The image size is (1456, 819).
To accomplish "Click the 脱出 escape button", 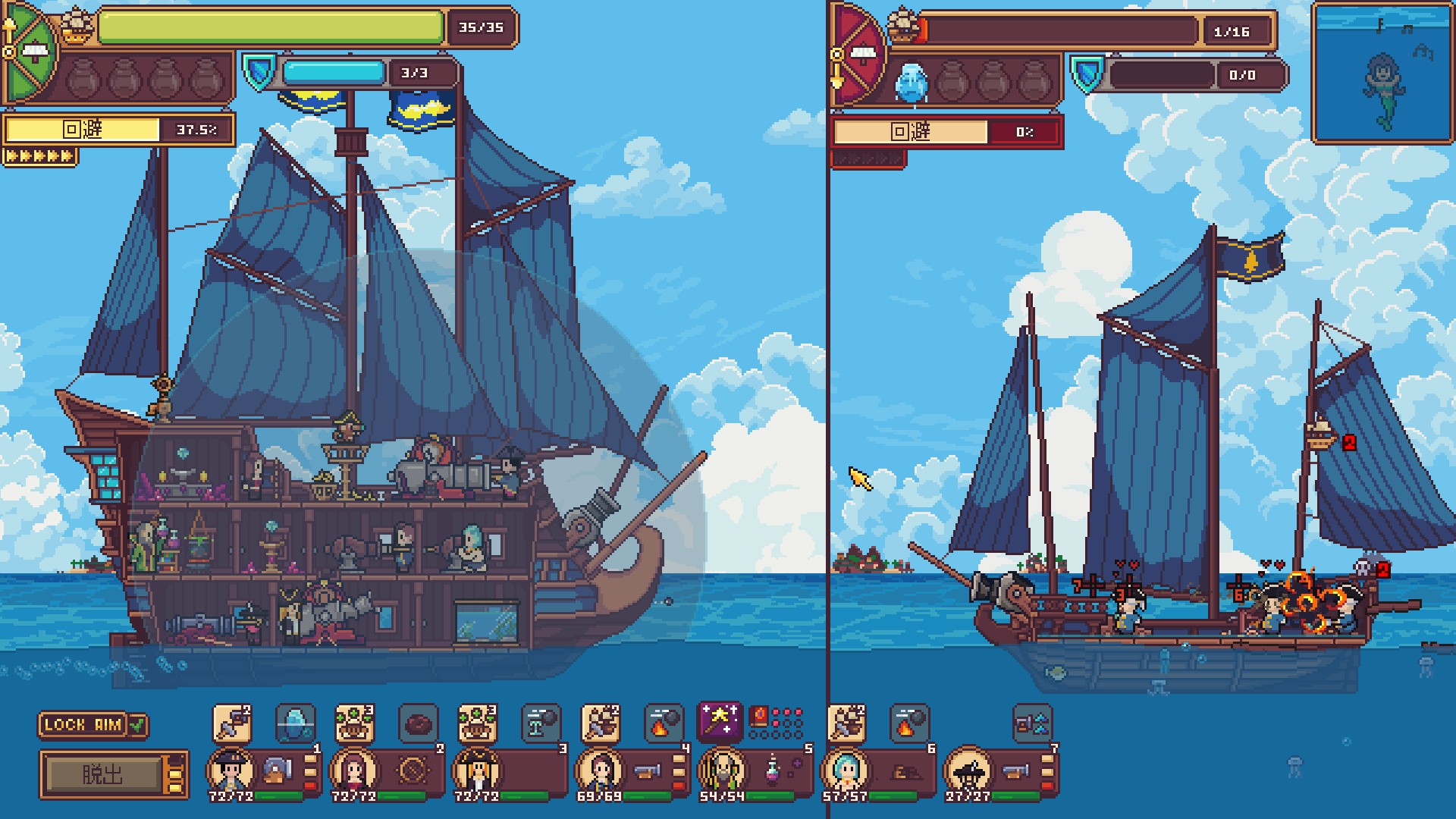I will click(x=103, y=774).
